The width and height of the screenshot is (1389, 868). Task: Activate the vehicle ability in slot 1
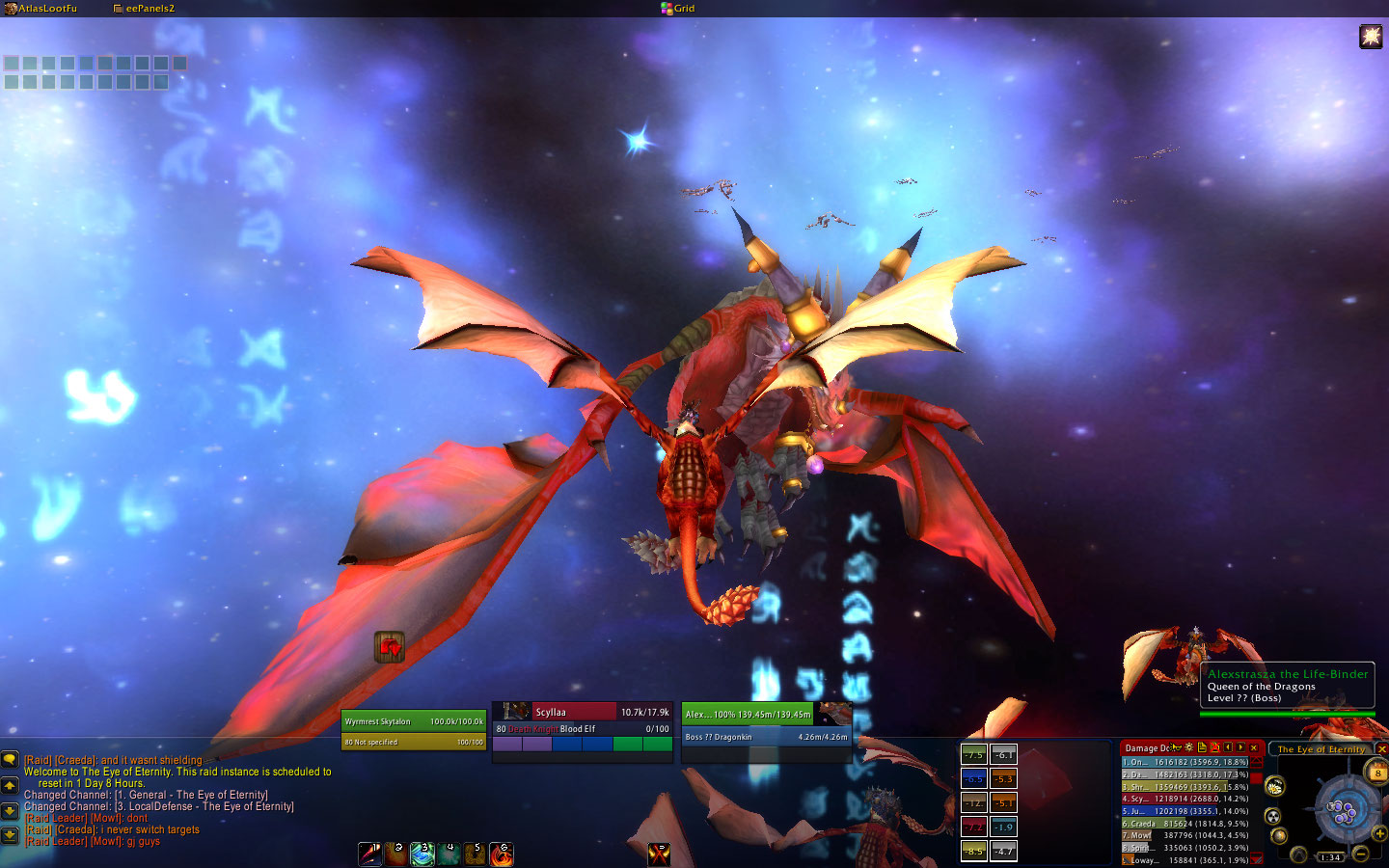pyautogui.click(x=370, y=854)
